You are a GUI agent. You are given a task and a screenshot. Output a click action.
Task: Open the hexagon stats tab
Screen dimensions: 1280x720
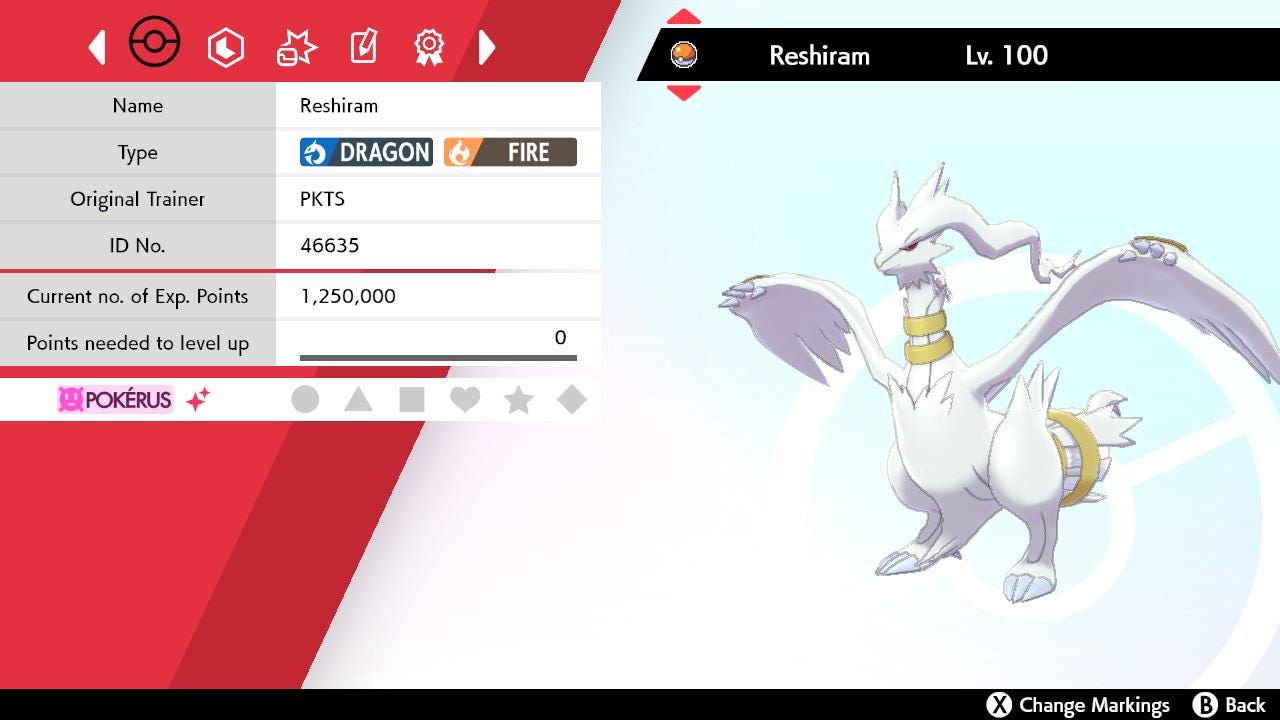pos(225,47)
